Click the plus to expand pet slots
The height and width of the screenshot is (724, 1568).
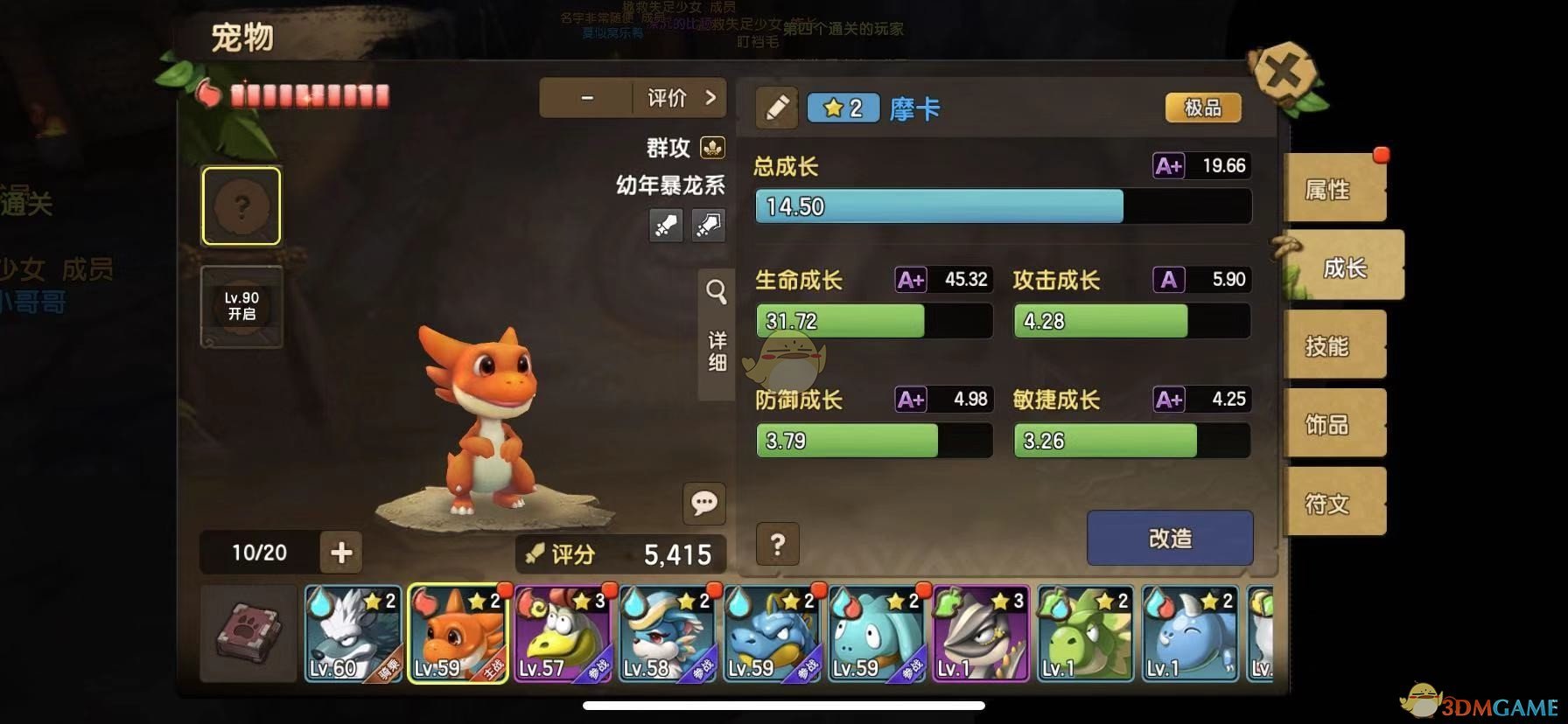click(341, 553)
